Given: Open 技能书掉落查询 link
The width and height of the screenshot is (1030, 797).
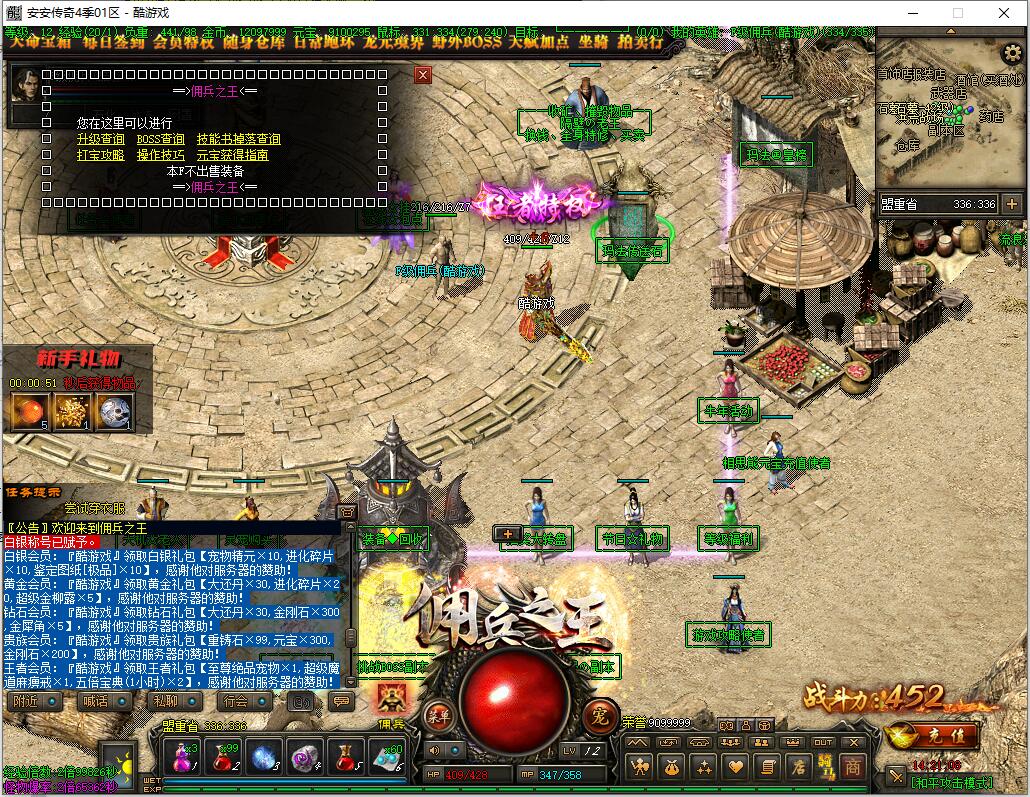Looking at the screenshot, I should [x=238, y=139].
